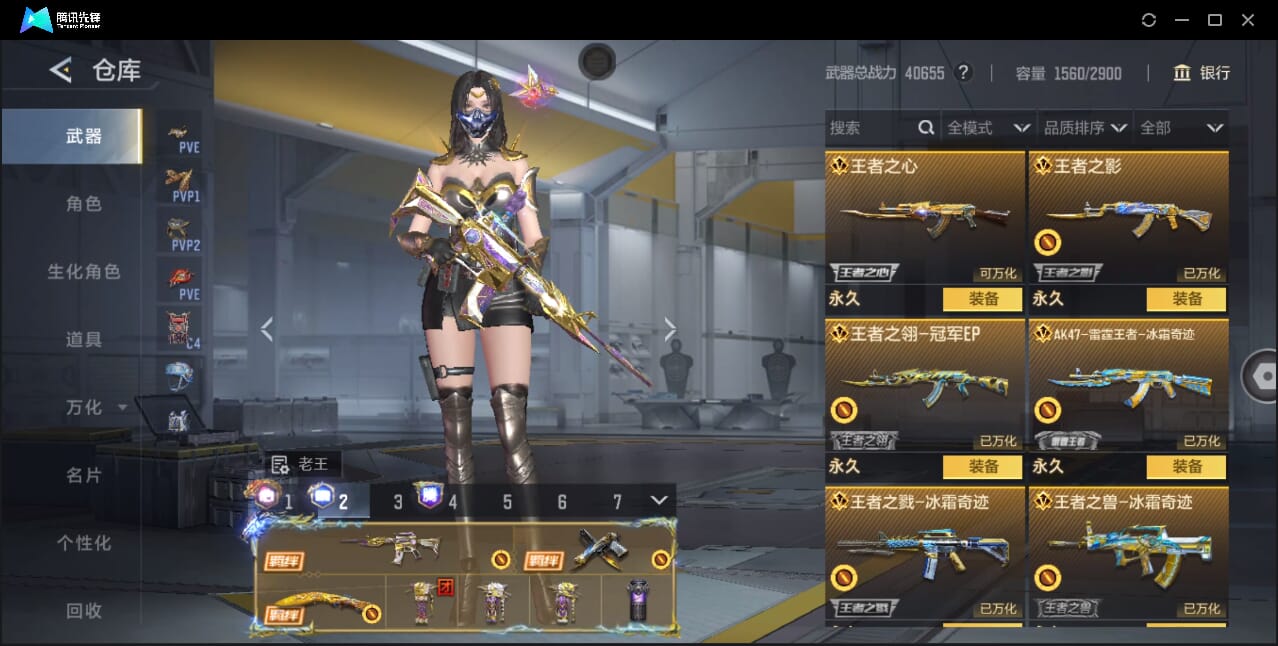
Task: Show weapon power help question mark
Action: [964, 73]
